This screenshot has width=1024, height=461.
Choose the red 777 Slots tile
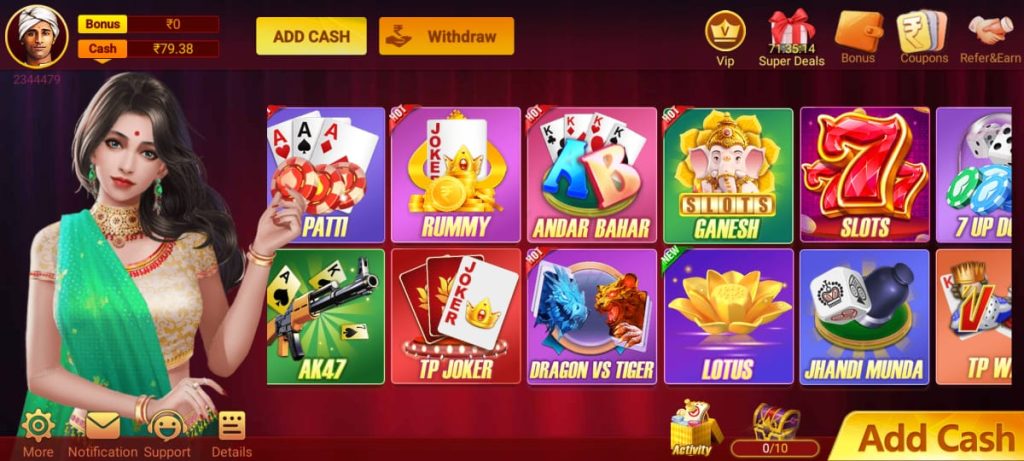(x=864, y=175)
